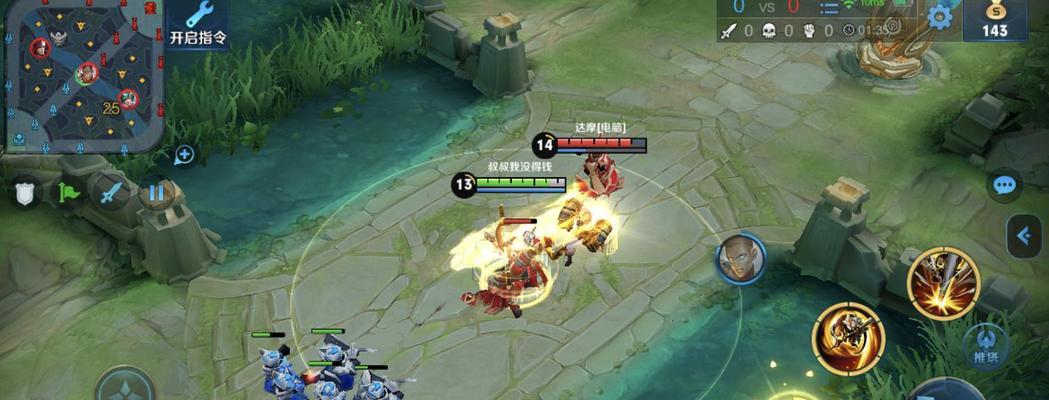Image resolution: width=1049 pixels, height=400 pixels.
Task: Target the enemy hero portrait bubble
Action: [x=741, y=260]
